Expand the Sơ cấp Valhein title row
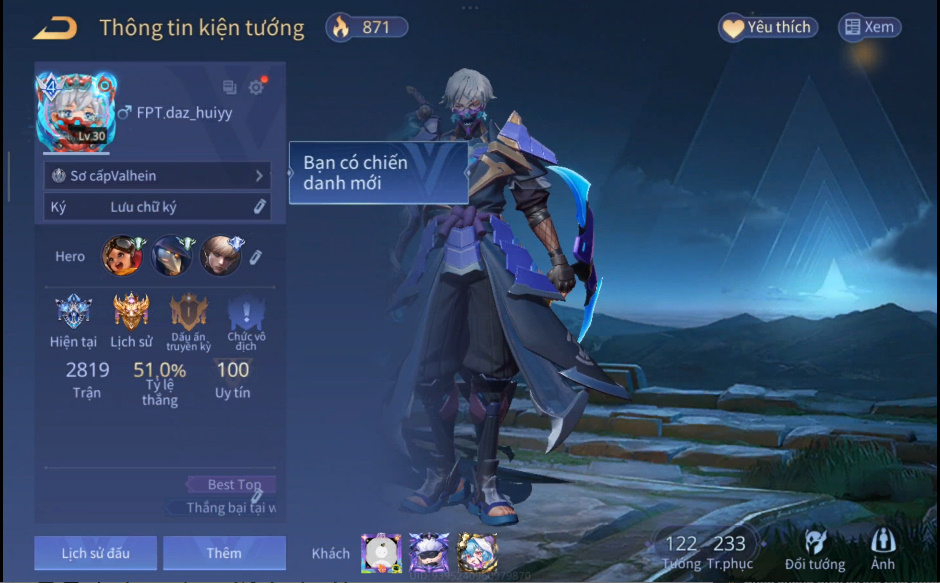940x583 pixels. click(x=158, y=176)
